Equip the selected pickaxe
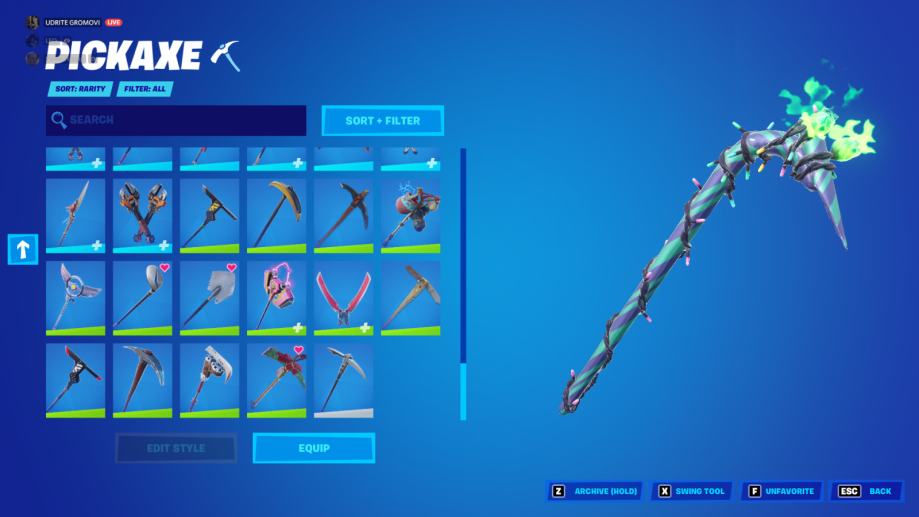919x517 pixels. tap(313, 448)
